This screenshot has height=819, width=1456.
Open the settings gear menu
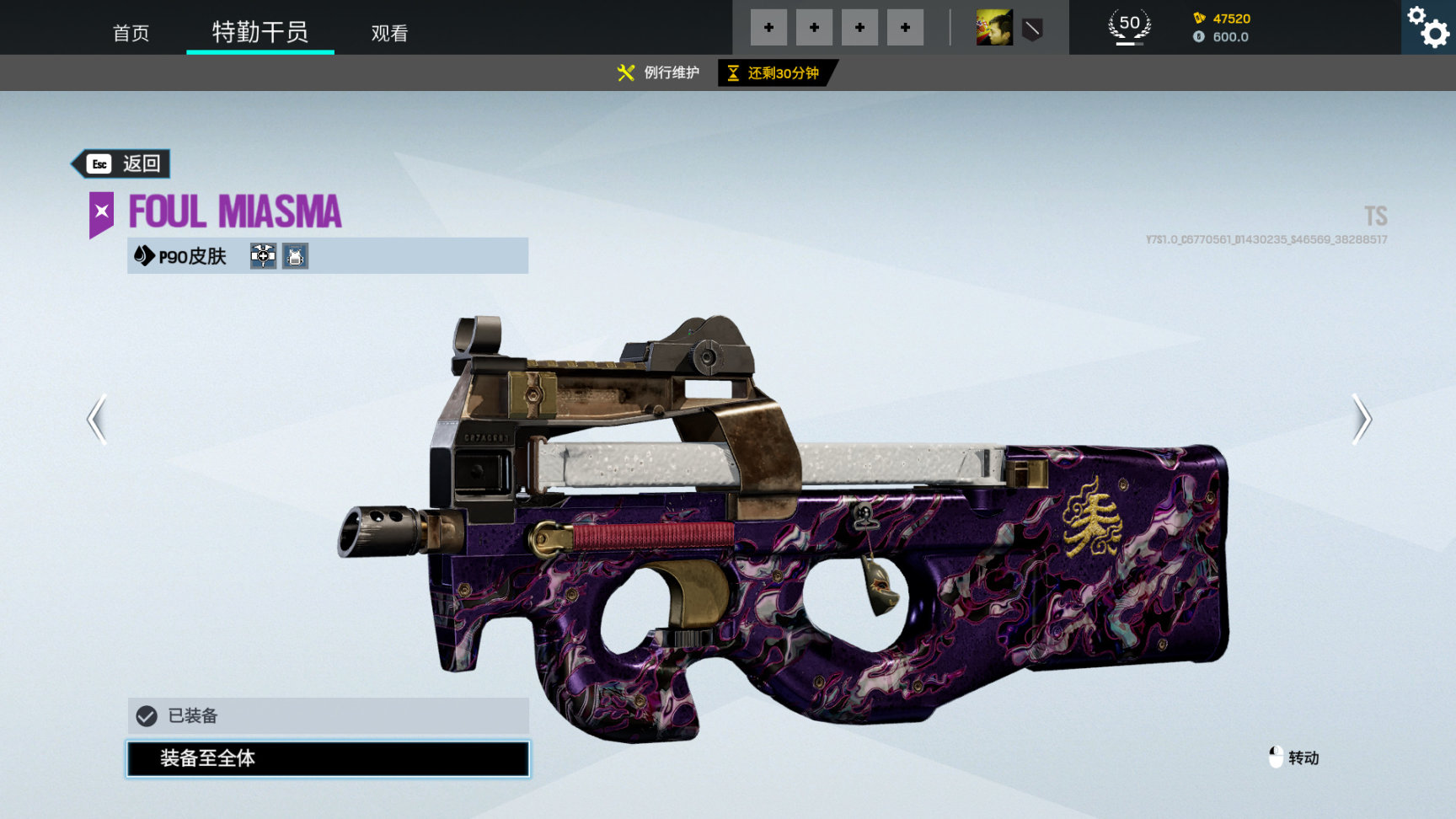[1428, 27]
